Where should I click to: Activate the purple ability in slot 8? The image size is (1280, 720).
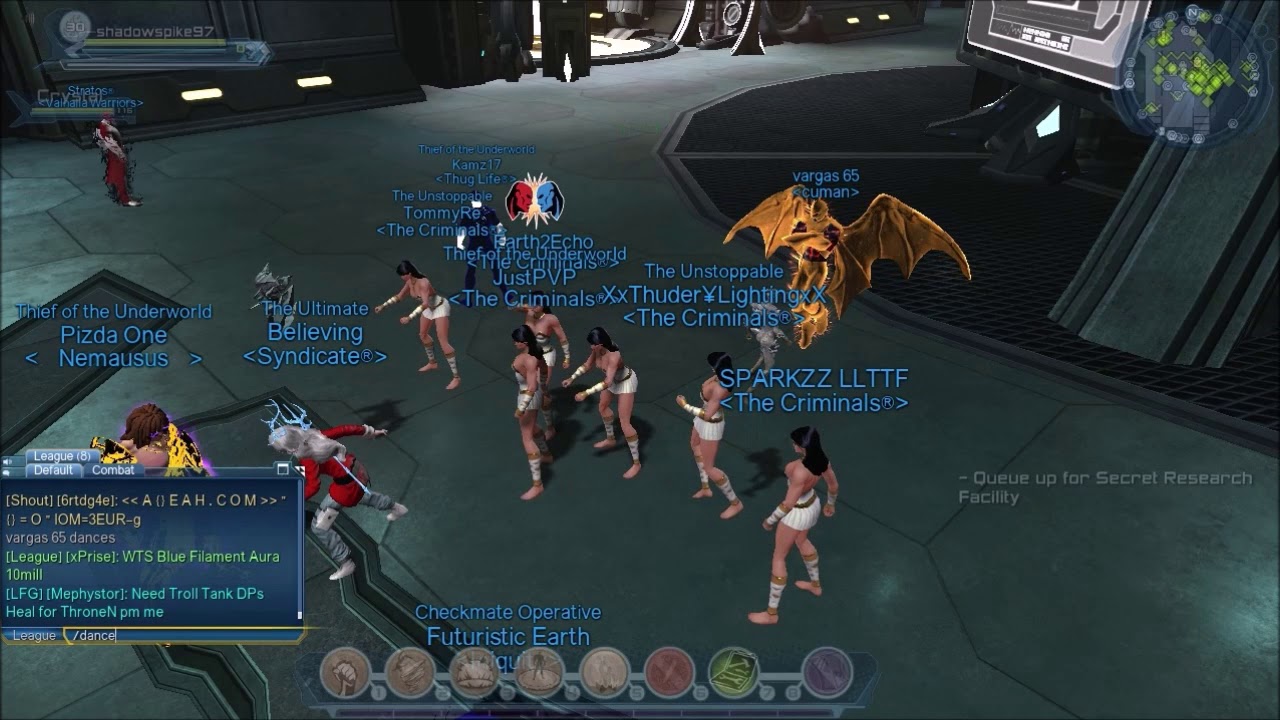(826, 672)
